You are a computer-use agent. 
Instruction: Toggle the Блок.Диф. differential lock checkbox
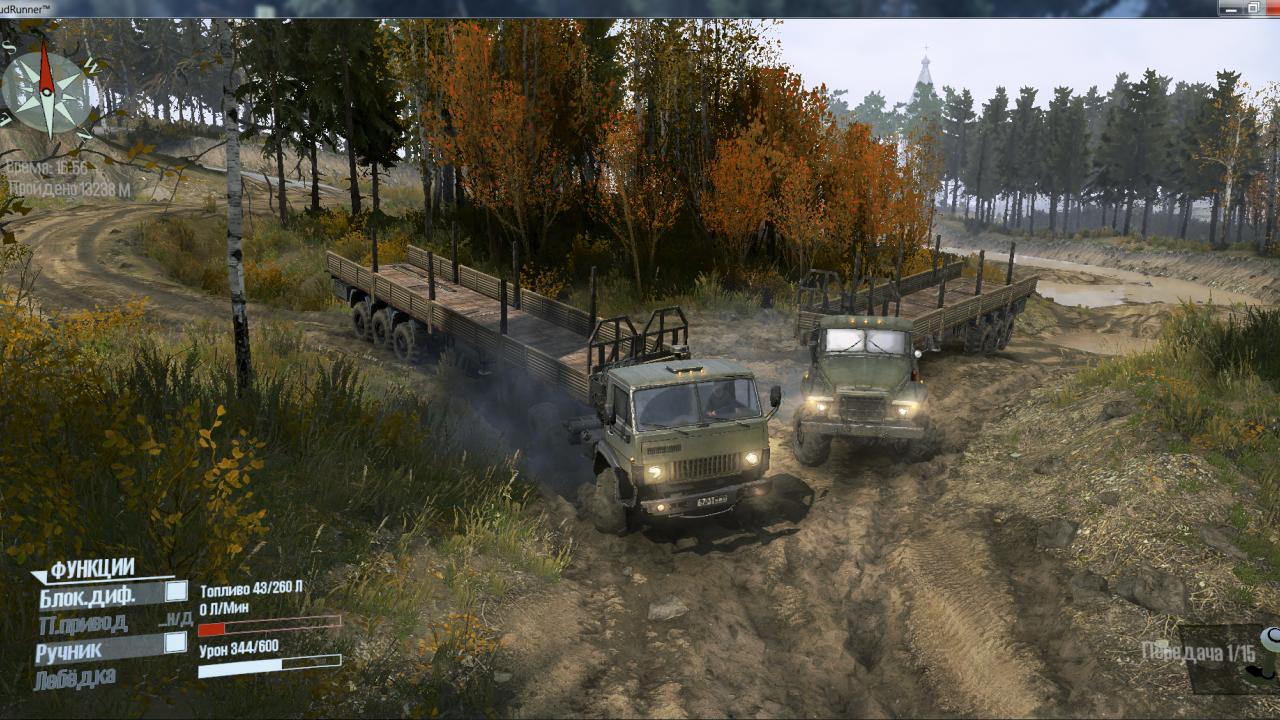click(x=175, y=591)
